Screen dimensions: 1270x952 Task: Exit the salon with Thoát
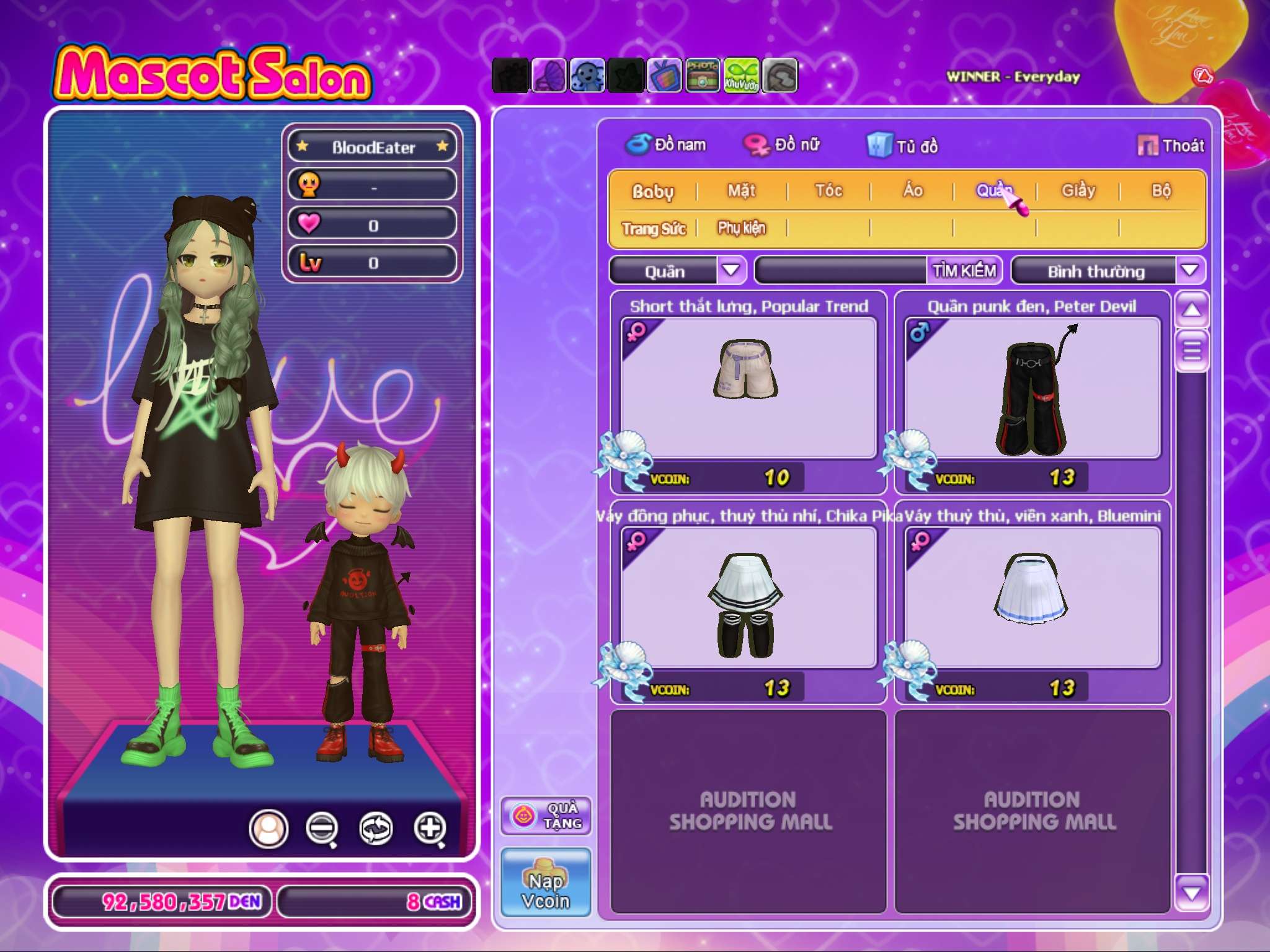pos(1171,146)
